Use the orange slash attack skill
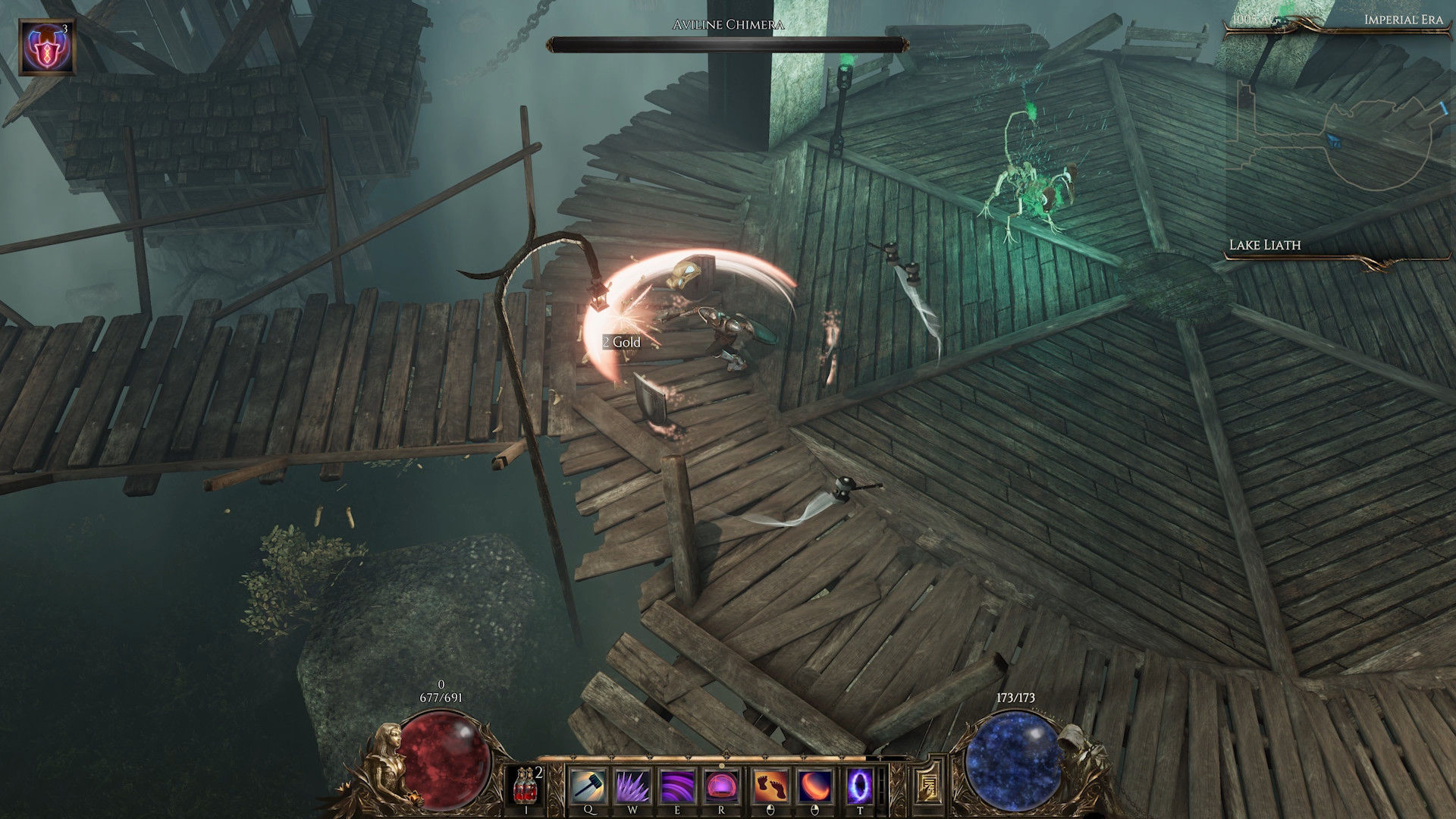 (815, 786)
